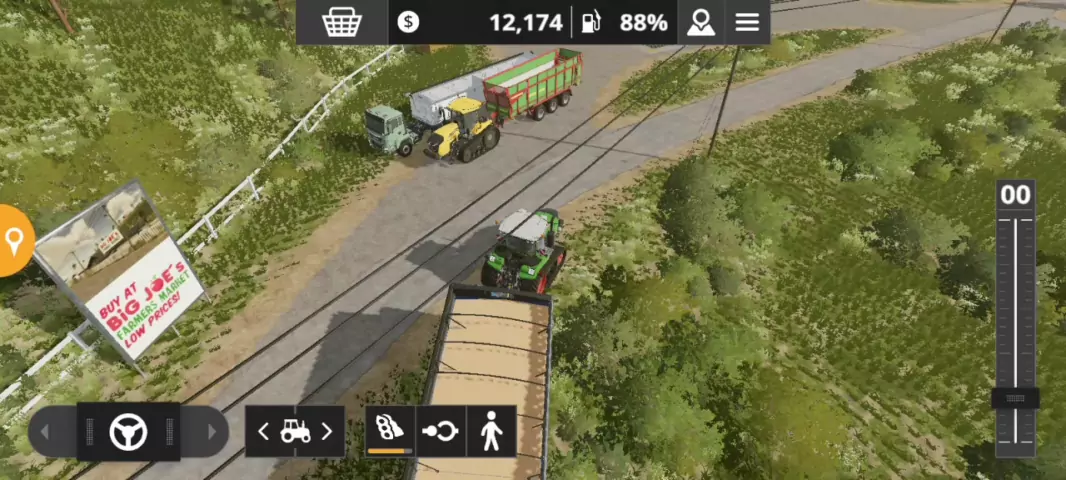
Task: Switch to the next vehicle
Action: pyautogui.click(x=326, y=431)
